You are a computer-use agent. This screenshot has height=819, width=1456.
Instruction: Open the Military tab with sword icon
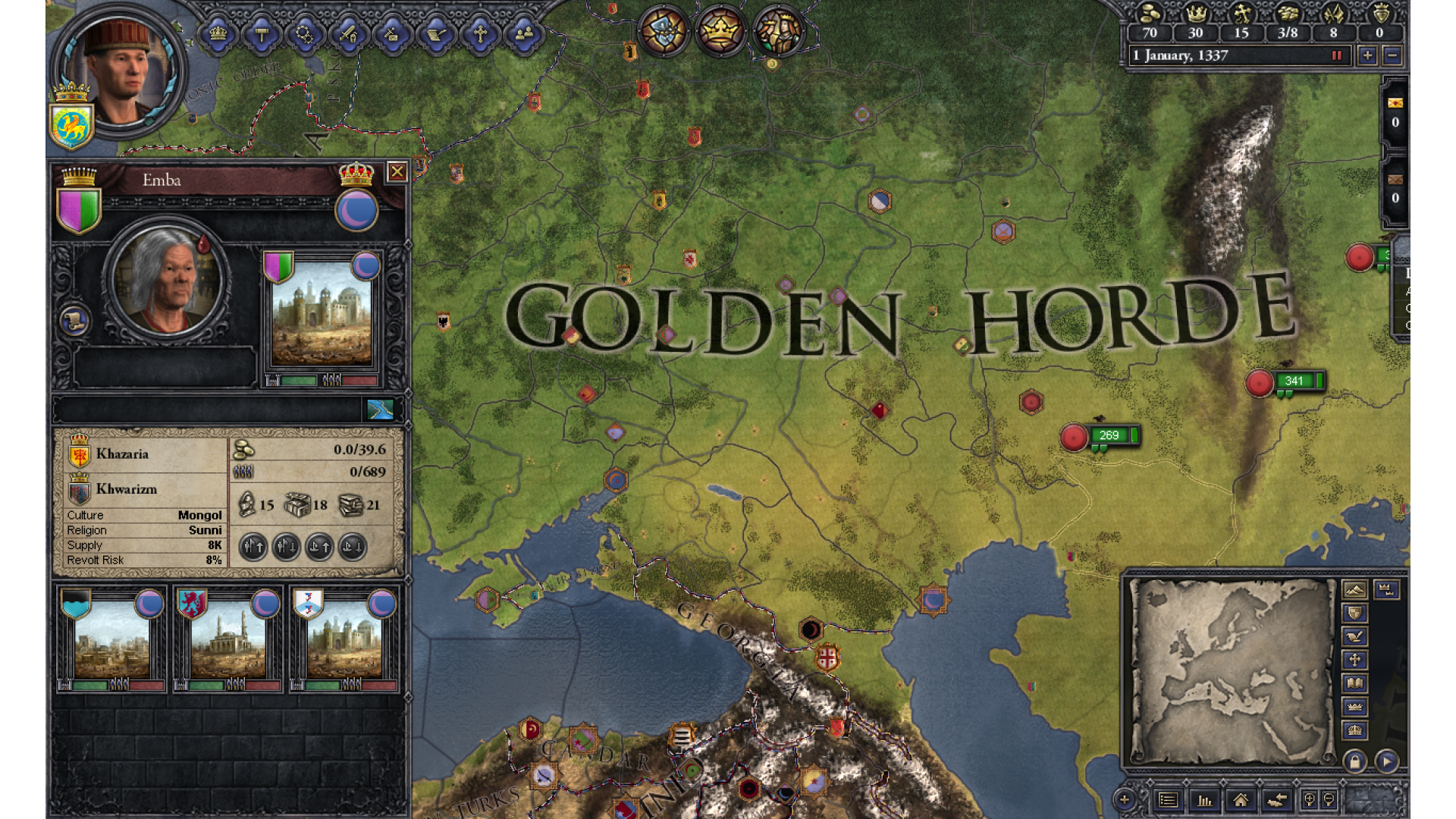348,34
